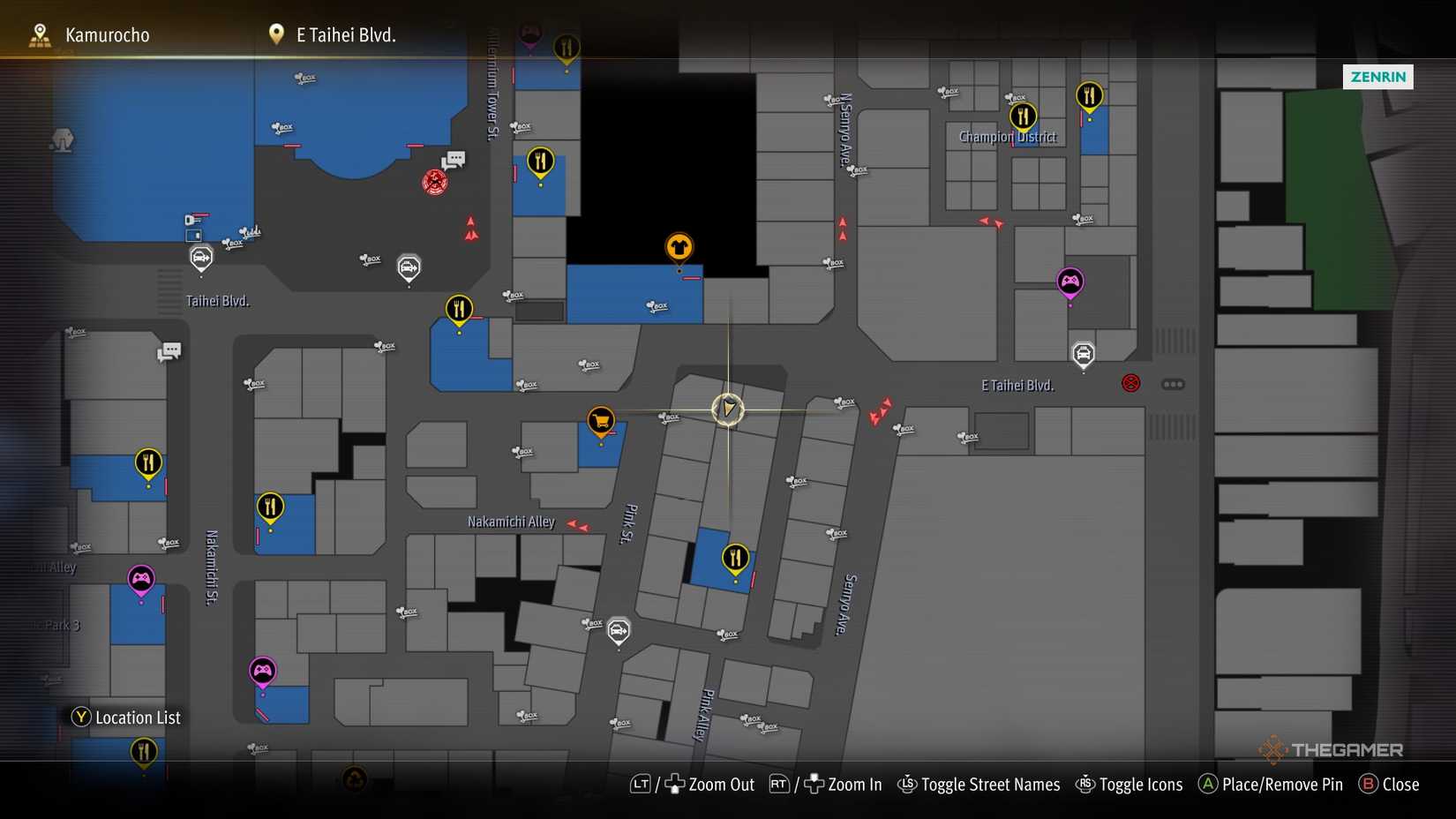Open the pink arcade controller pin near E Taihei Blvd.
Viewport: 1456px width, 819px height.
coord(1070,282)
